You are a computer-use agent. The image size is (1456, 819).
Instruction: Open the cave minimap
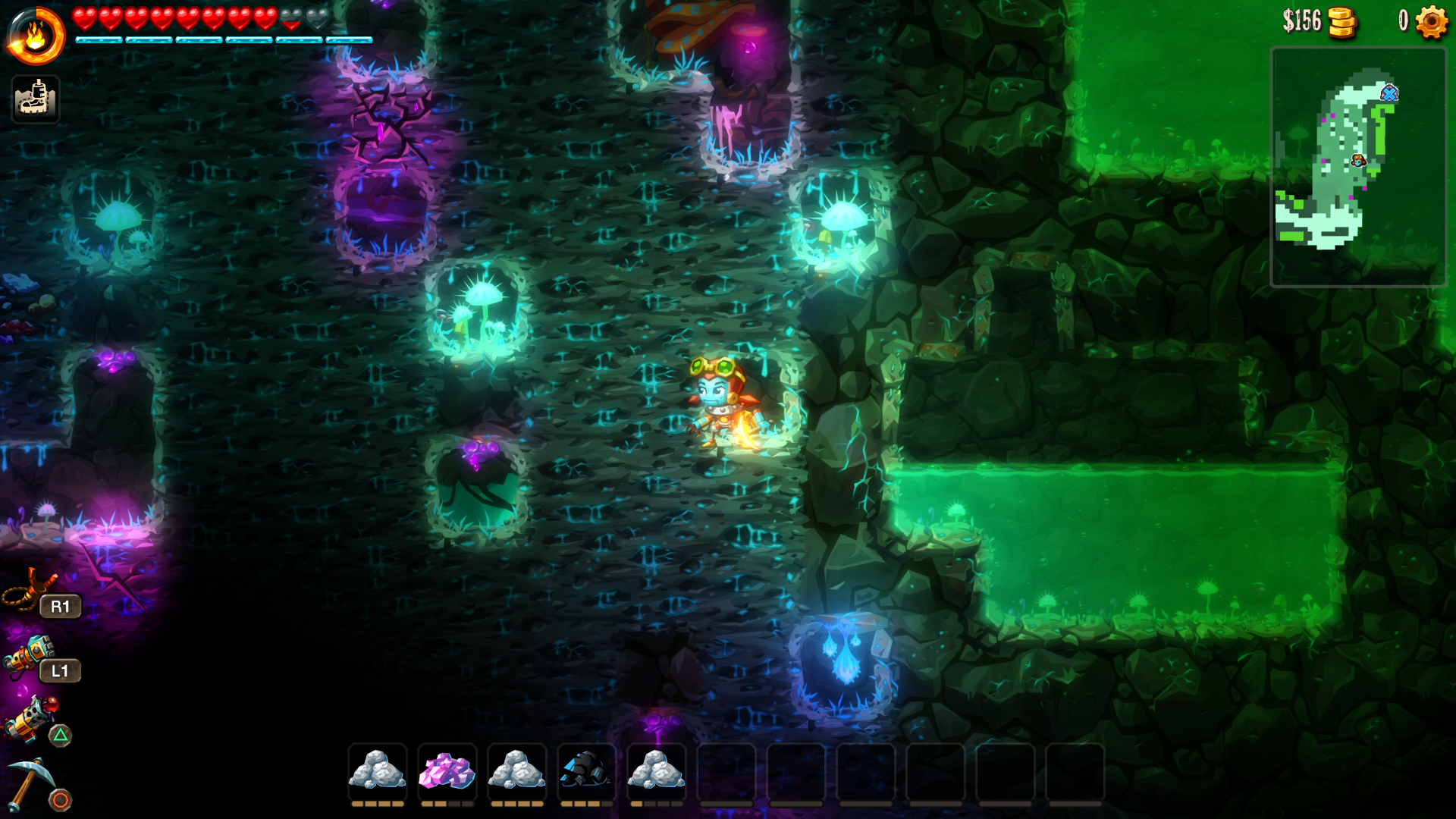click(1357, 167)
